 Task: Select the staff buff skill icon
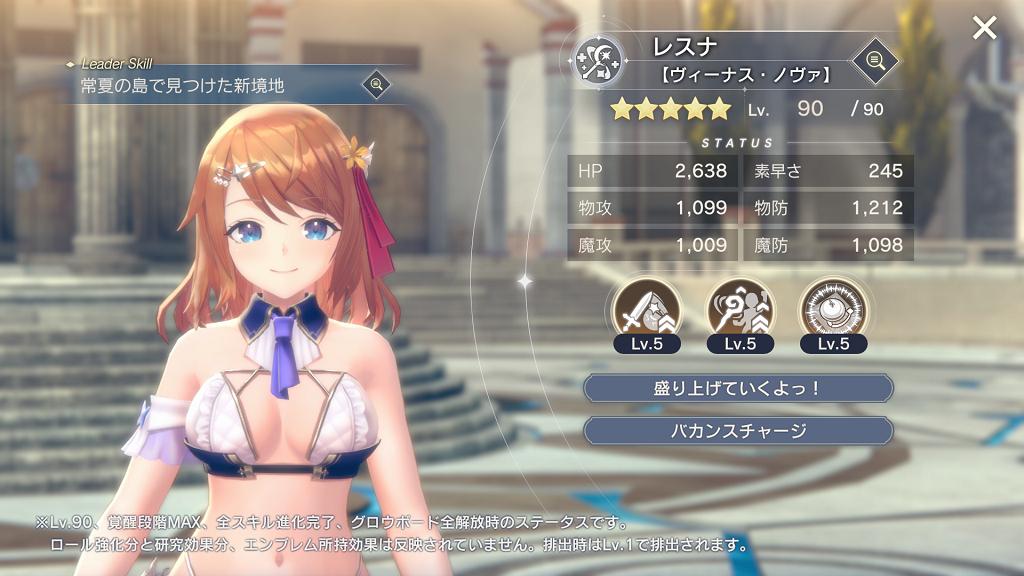(x=738, y=309)
